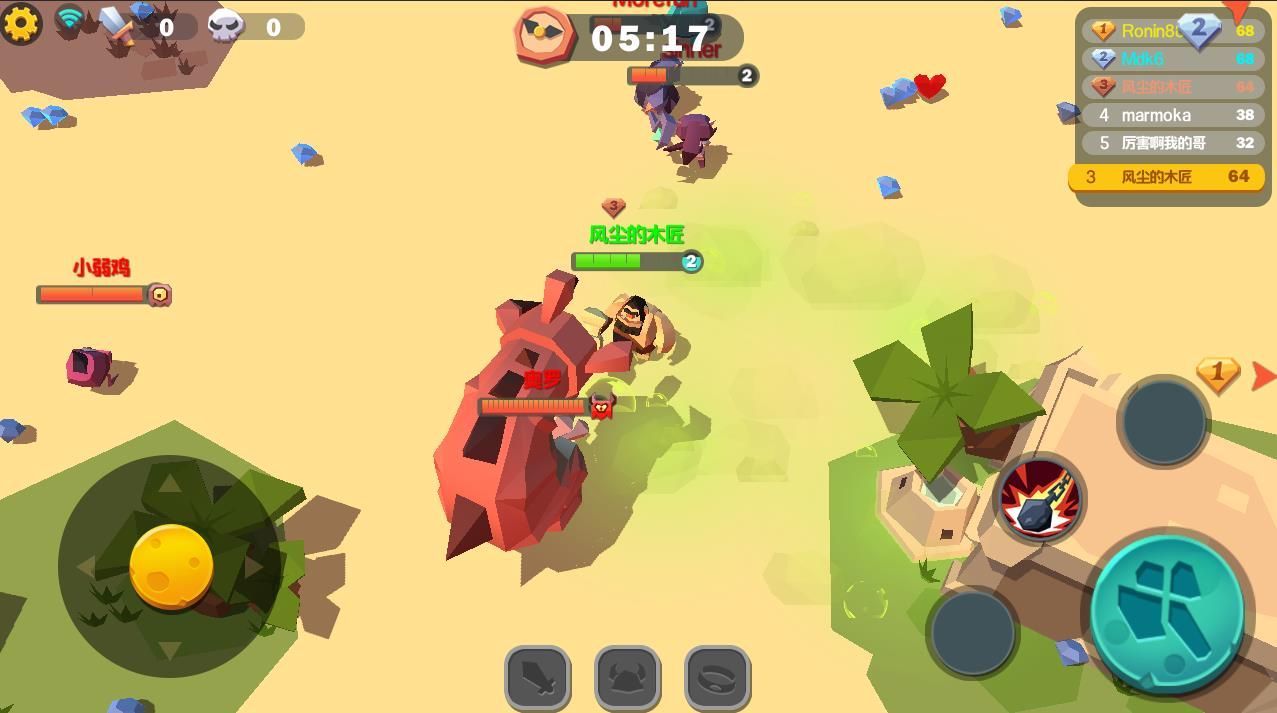This screenshot has height=713, width=1277.
Task: Open the settings gear menu
Action: click(21, 22)
